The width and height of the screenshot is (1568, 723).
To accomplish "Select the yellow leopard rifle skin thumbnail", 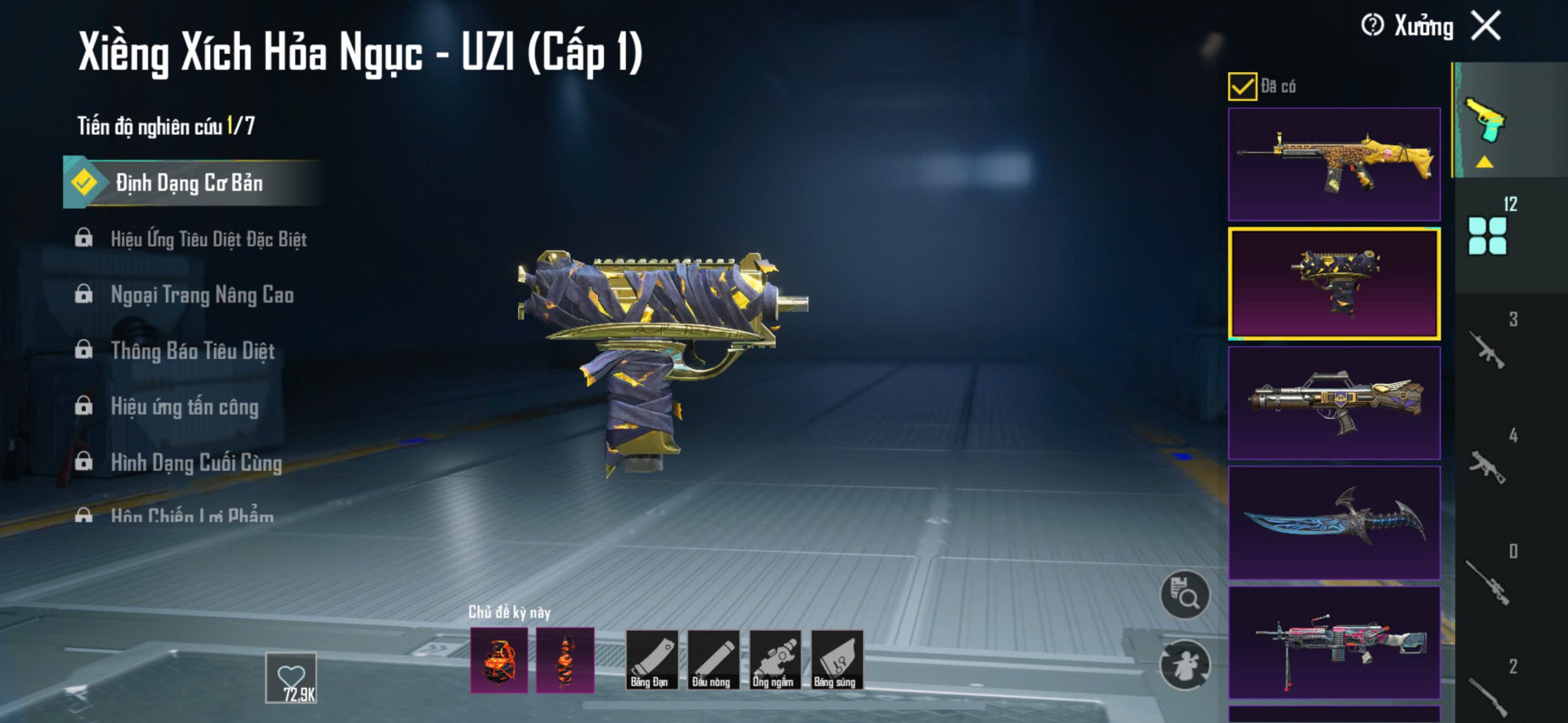I will pos(1334,164).
